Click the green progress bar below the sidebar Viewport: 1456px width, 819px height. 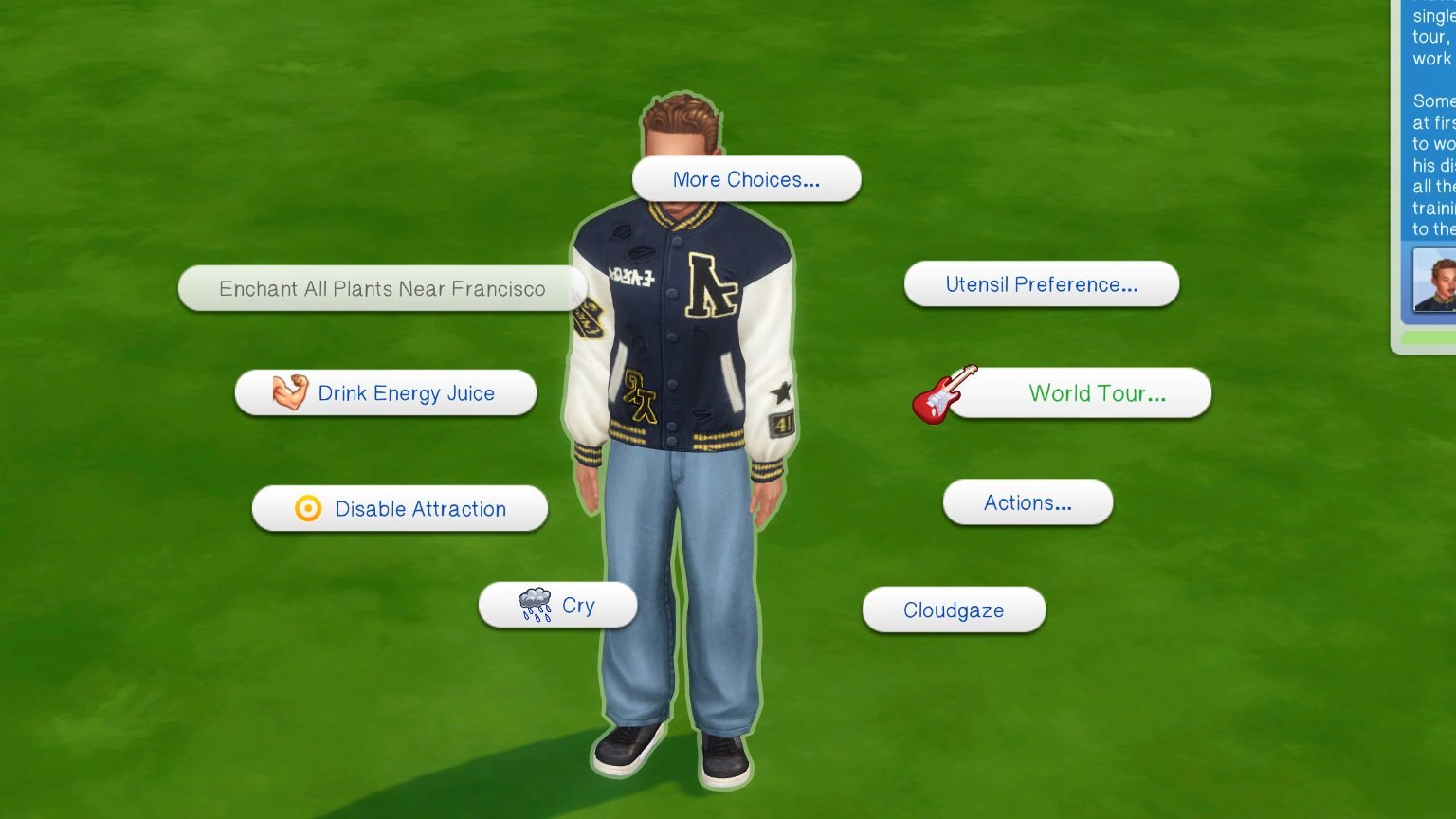point(1431,337)
